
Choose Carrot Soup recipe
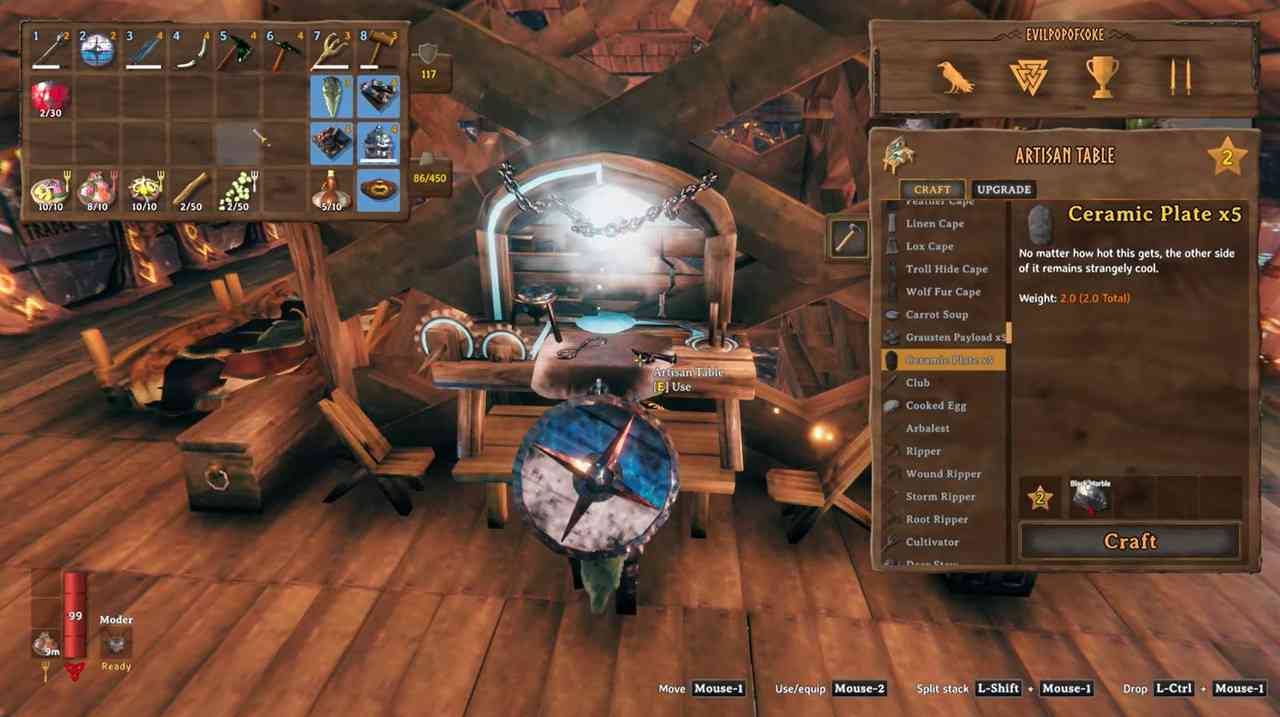pyautogui.click(x=936, y=314)
